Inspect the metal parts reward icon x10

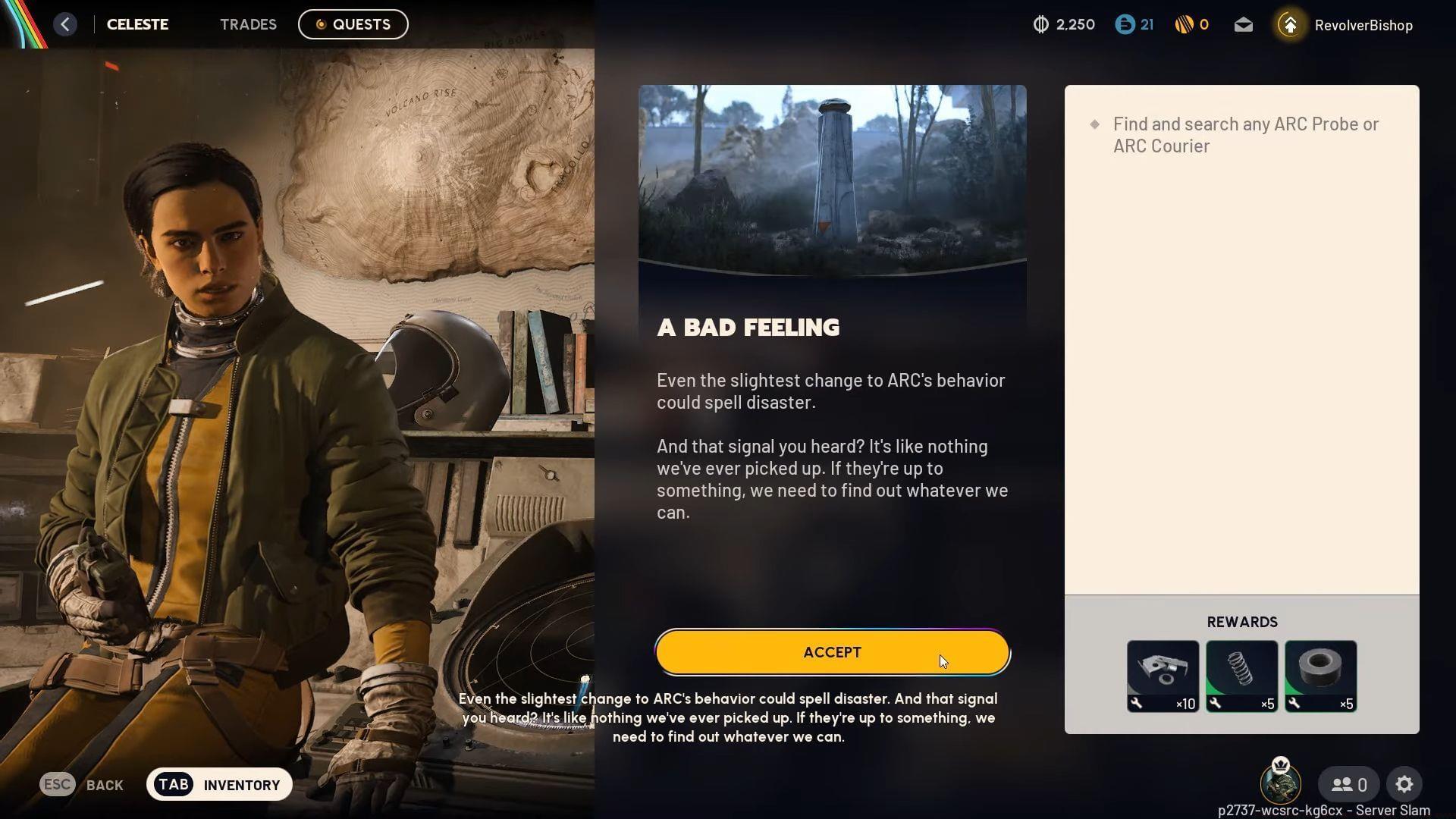pos(1163,674)
